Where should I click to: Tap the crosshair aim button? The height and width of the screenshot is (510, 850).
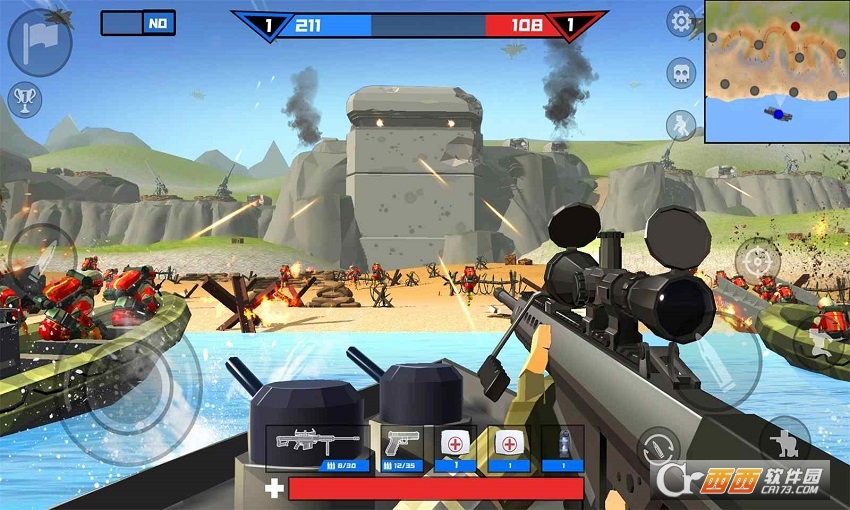tap(758, 262)
